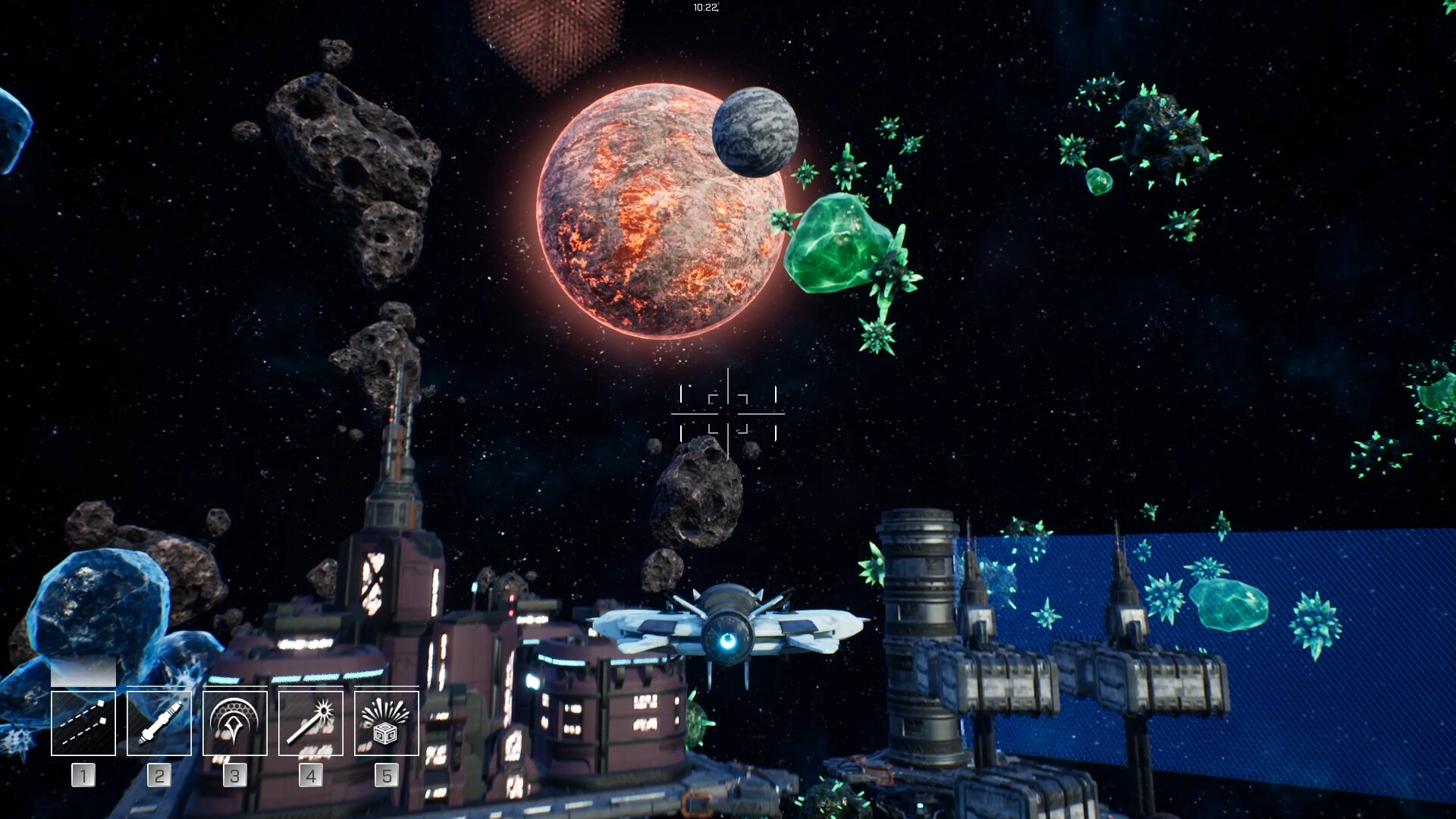
Task: Select the magic wand tool in slot 4
Action: pos(311,723)
